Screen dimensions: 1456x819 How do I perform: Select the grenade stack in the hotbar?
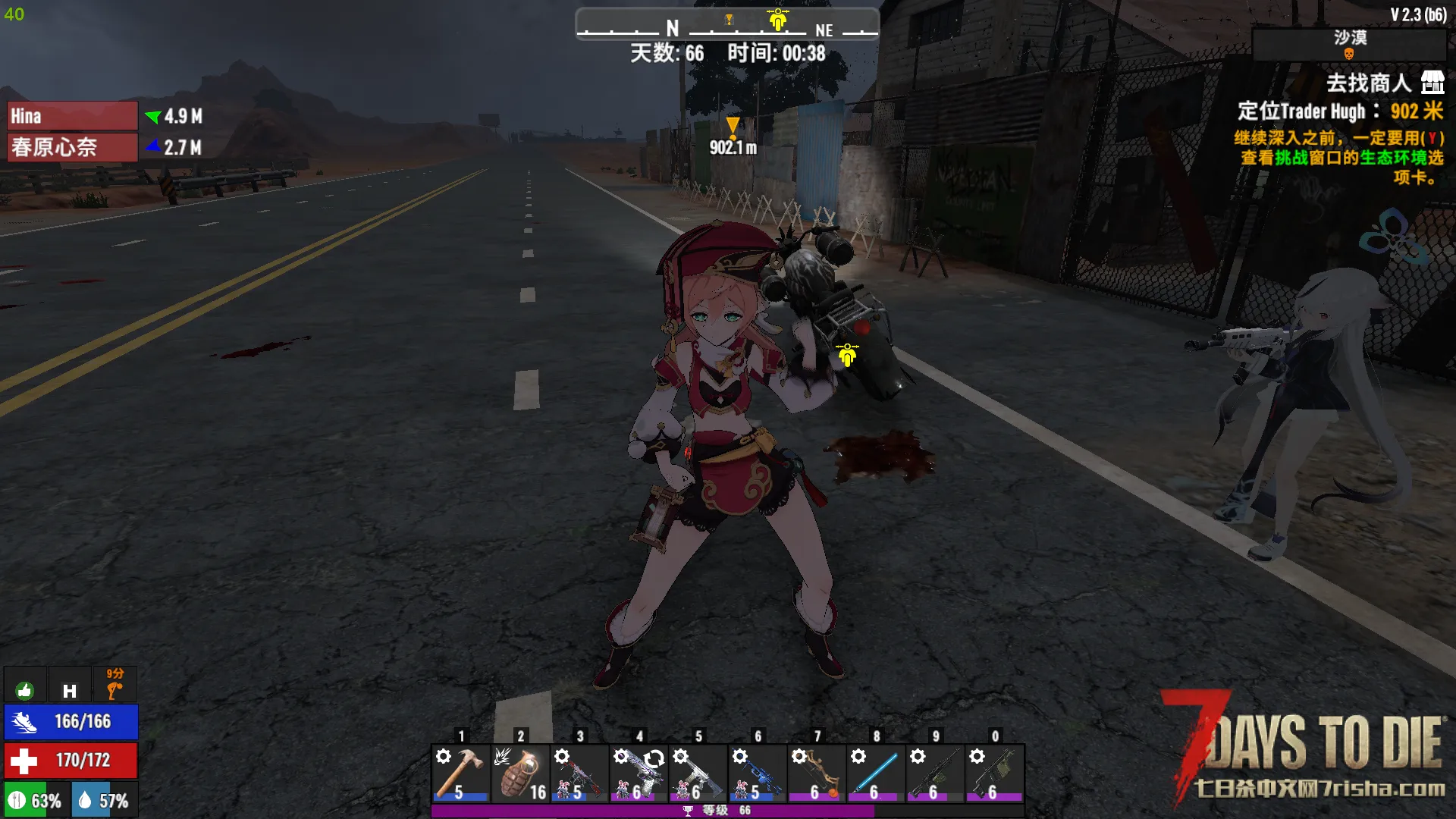520,773
